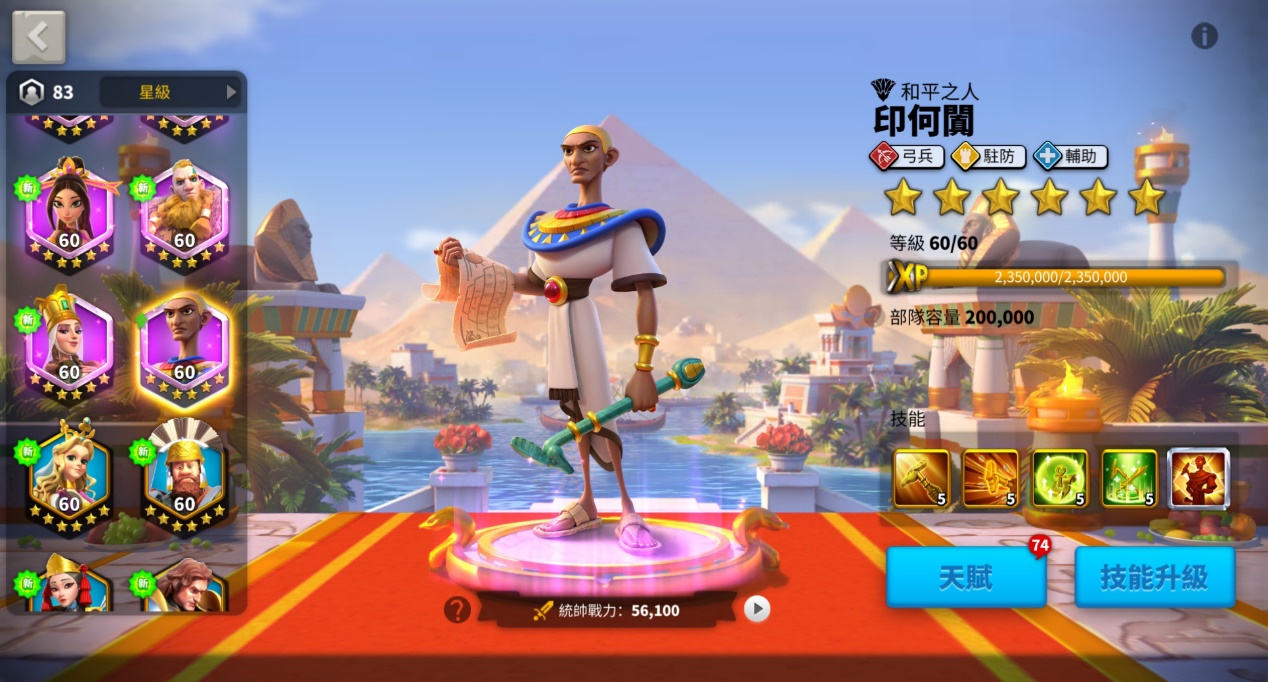Tap the 輔助 support specialty tag
Viewport: 1268px width, 682px height.
point(1070,156)
